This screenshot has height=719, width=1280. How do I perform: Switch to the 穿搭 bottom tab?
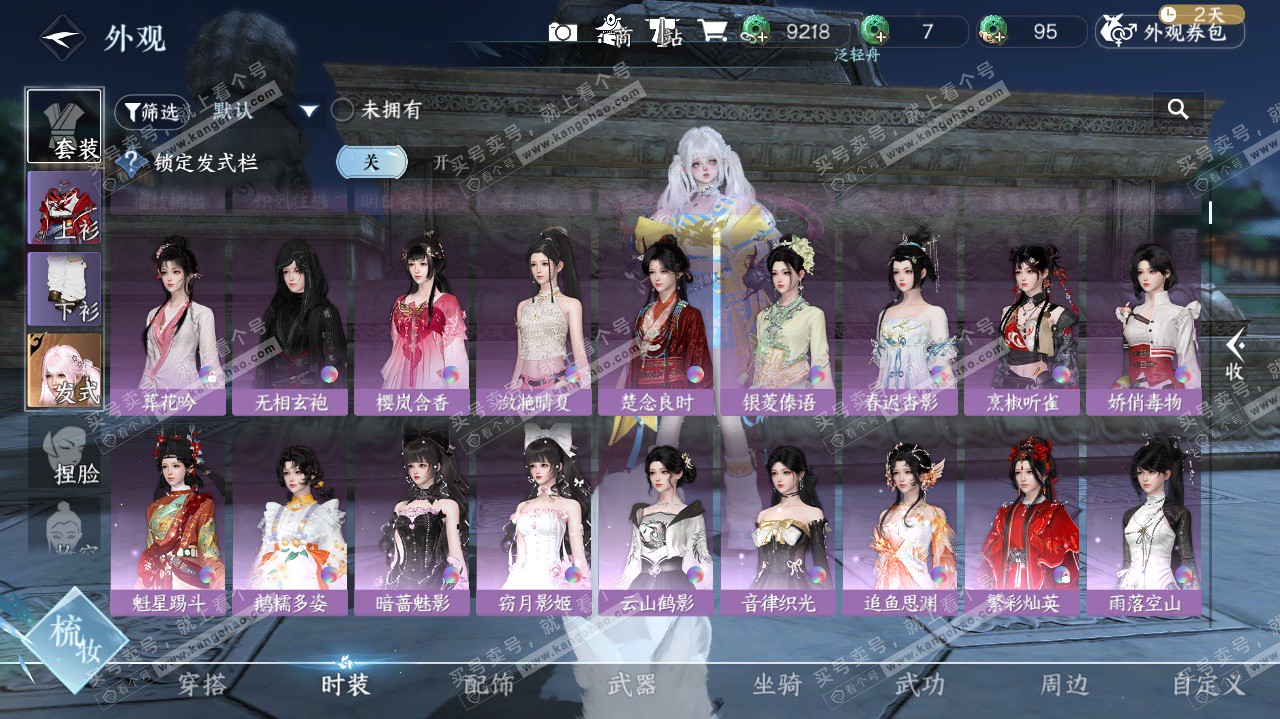point(202,685)
